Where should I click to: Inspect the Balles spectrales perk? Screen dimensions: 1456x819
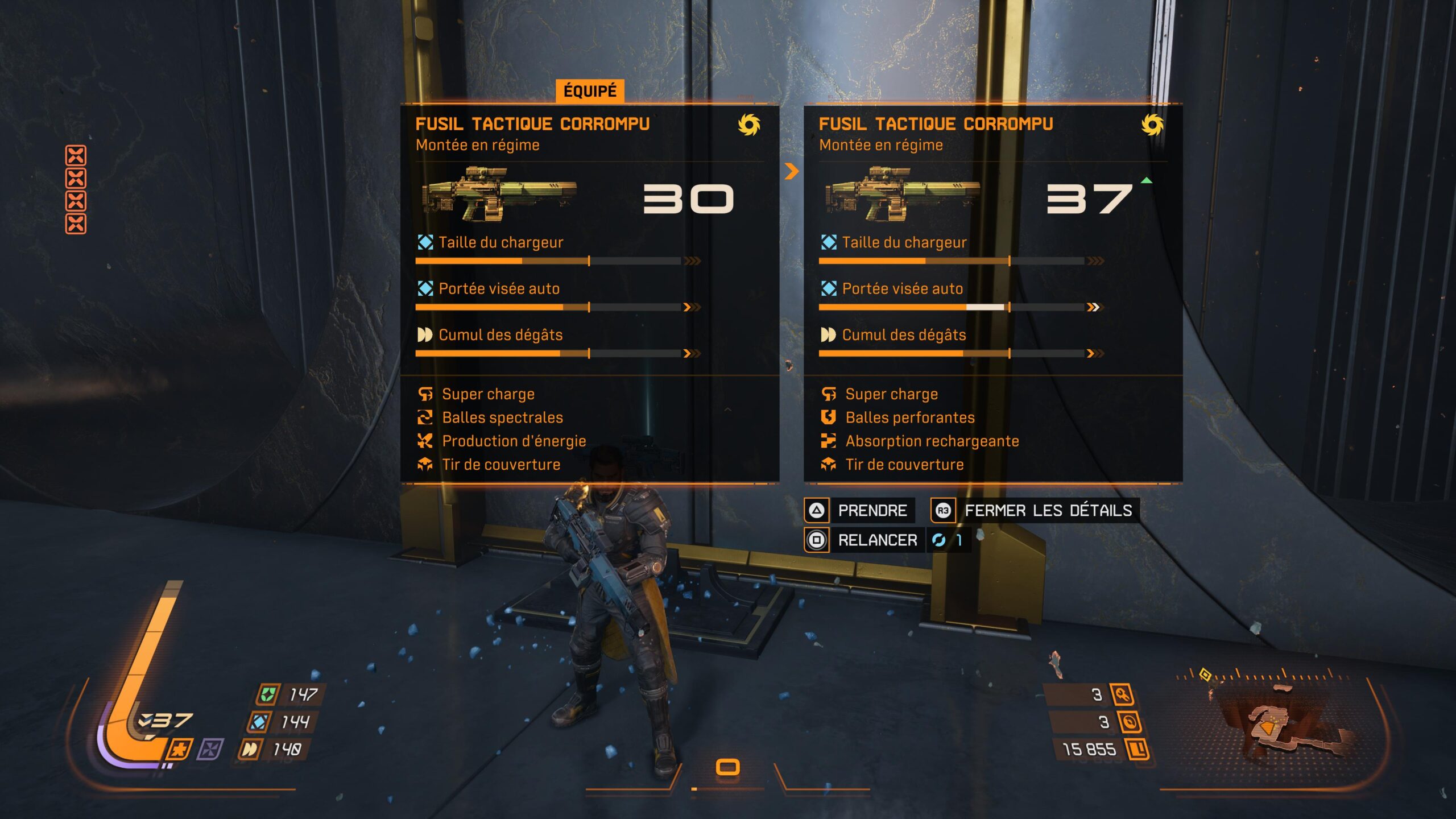pos(502,417)
